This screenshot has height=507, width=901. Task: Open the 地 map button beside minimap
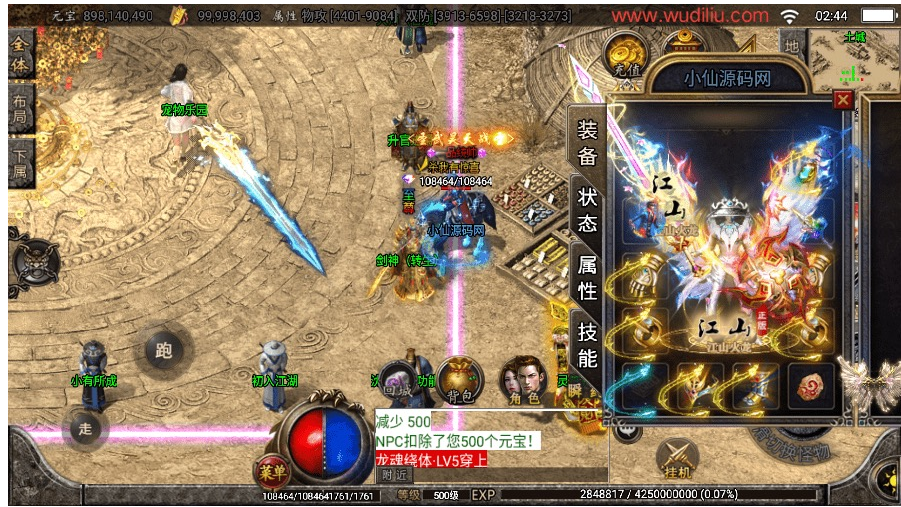point(792,45)
